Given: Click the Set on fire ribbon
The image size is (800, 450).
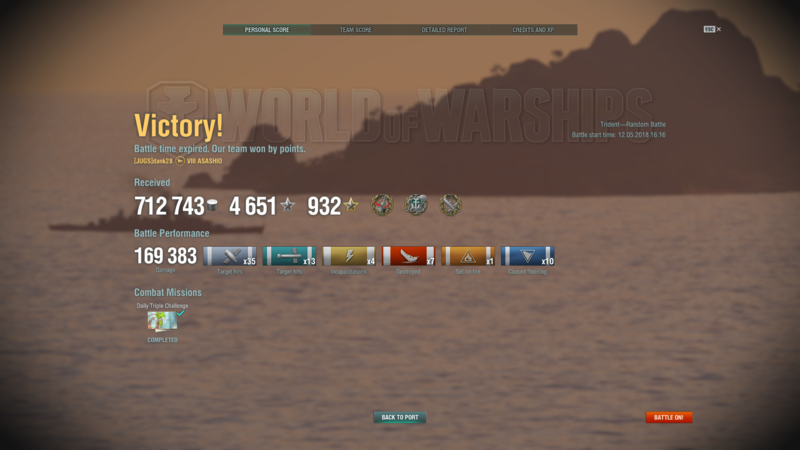Looking at the screenshot, I should pyautogui.click(x=468, y=257).
